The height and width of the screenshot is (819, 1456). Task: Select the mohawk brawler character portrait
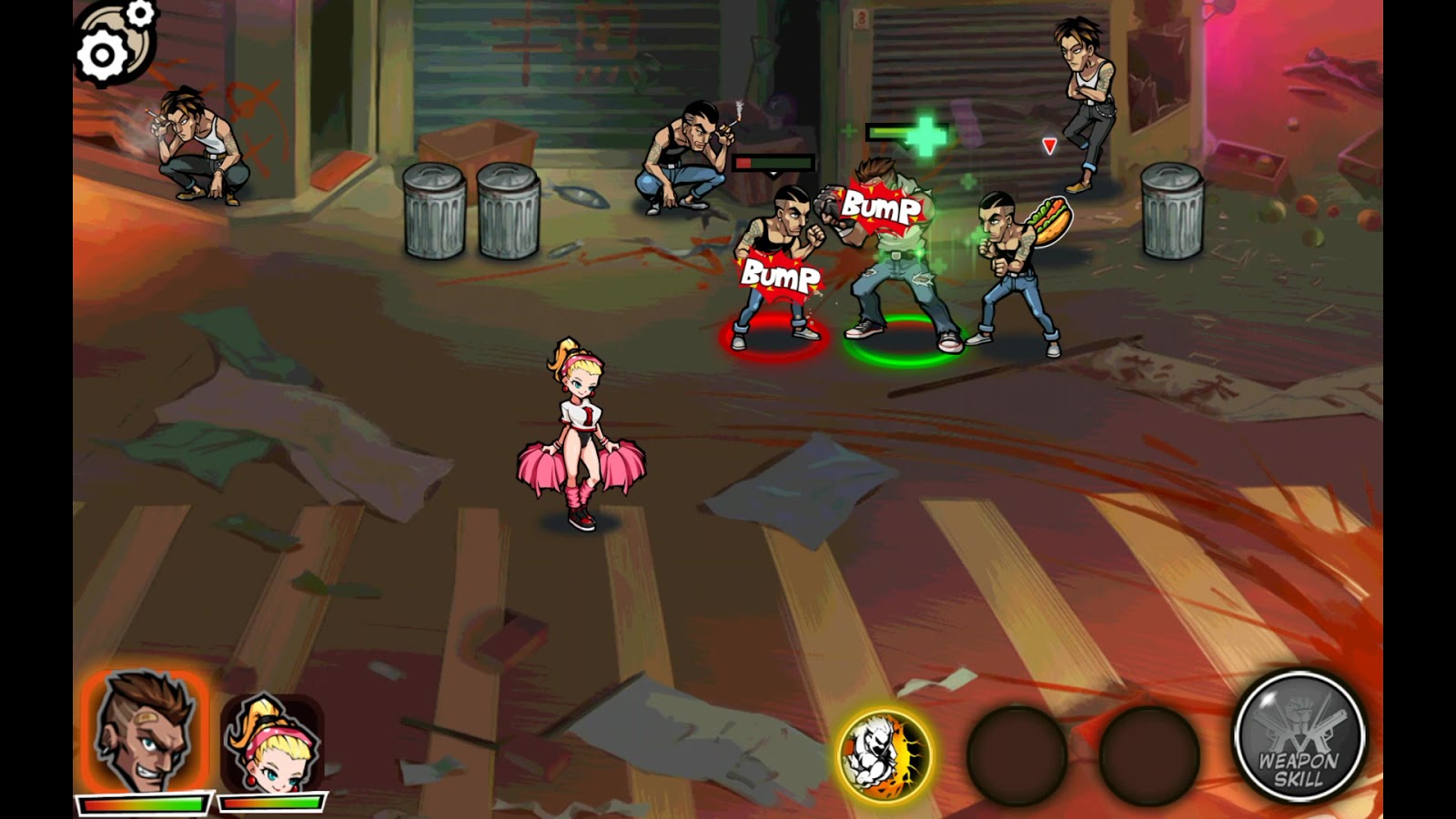tap(146, 733)
